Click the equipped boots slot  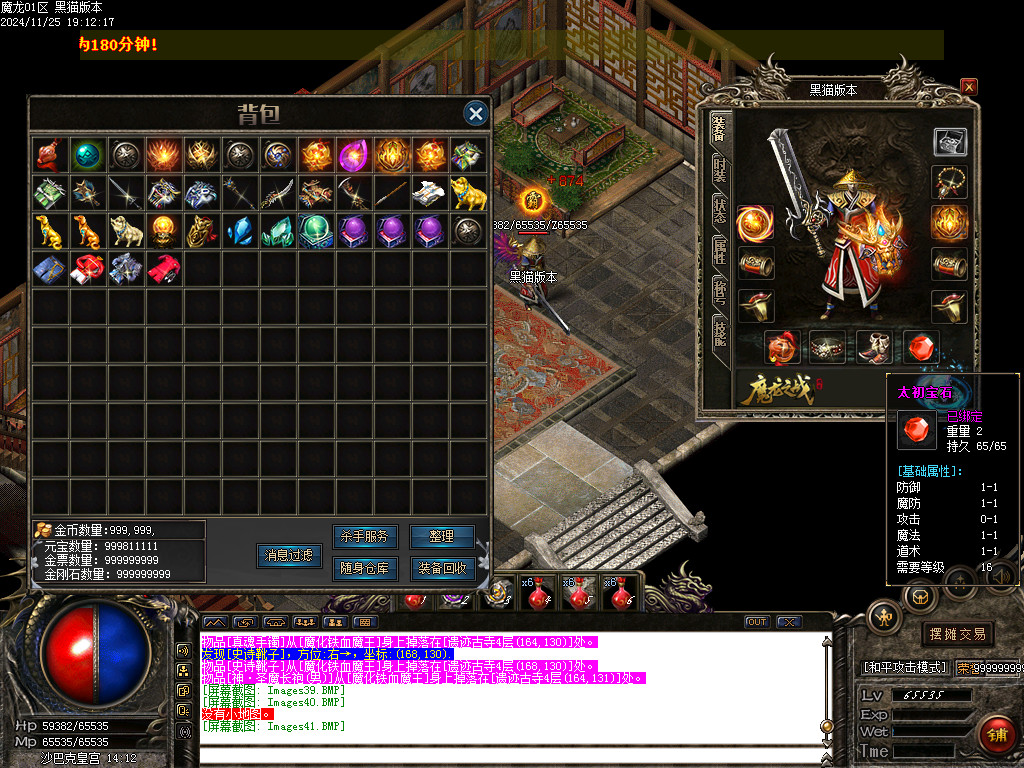pos(875,347)
